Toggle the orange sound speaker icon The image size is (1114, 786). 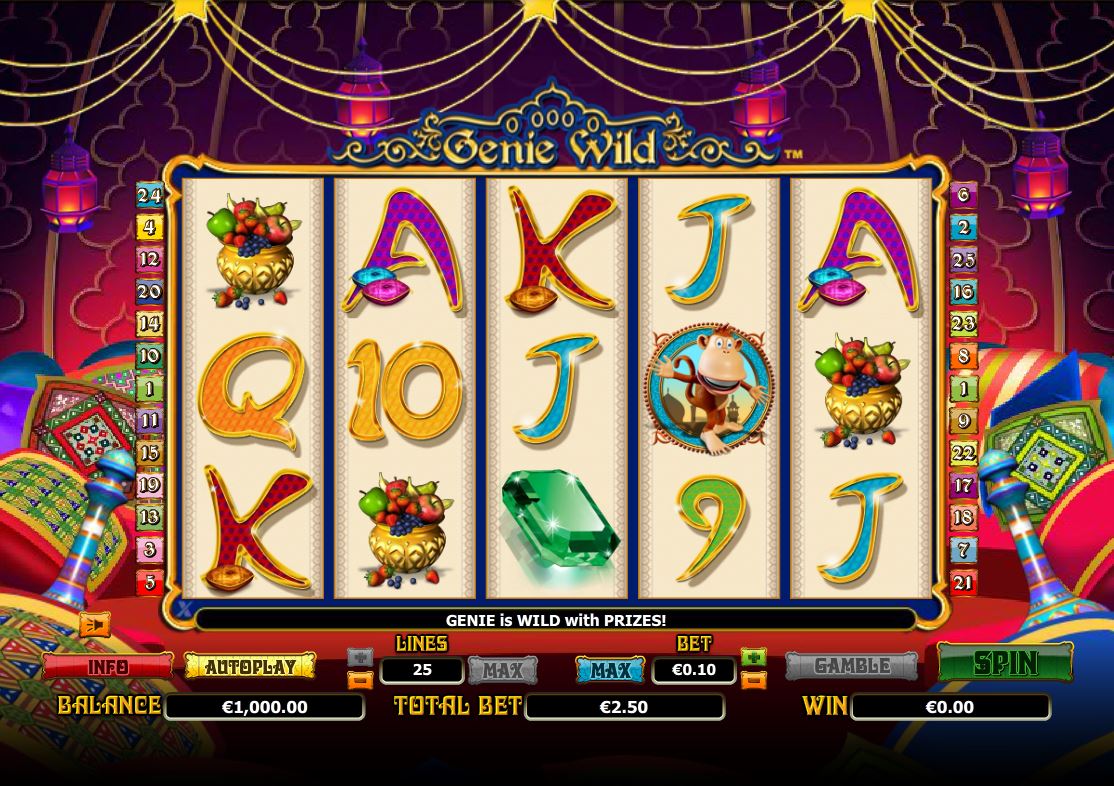pyautogui.click(x=94, y=625)
